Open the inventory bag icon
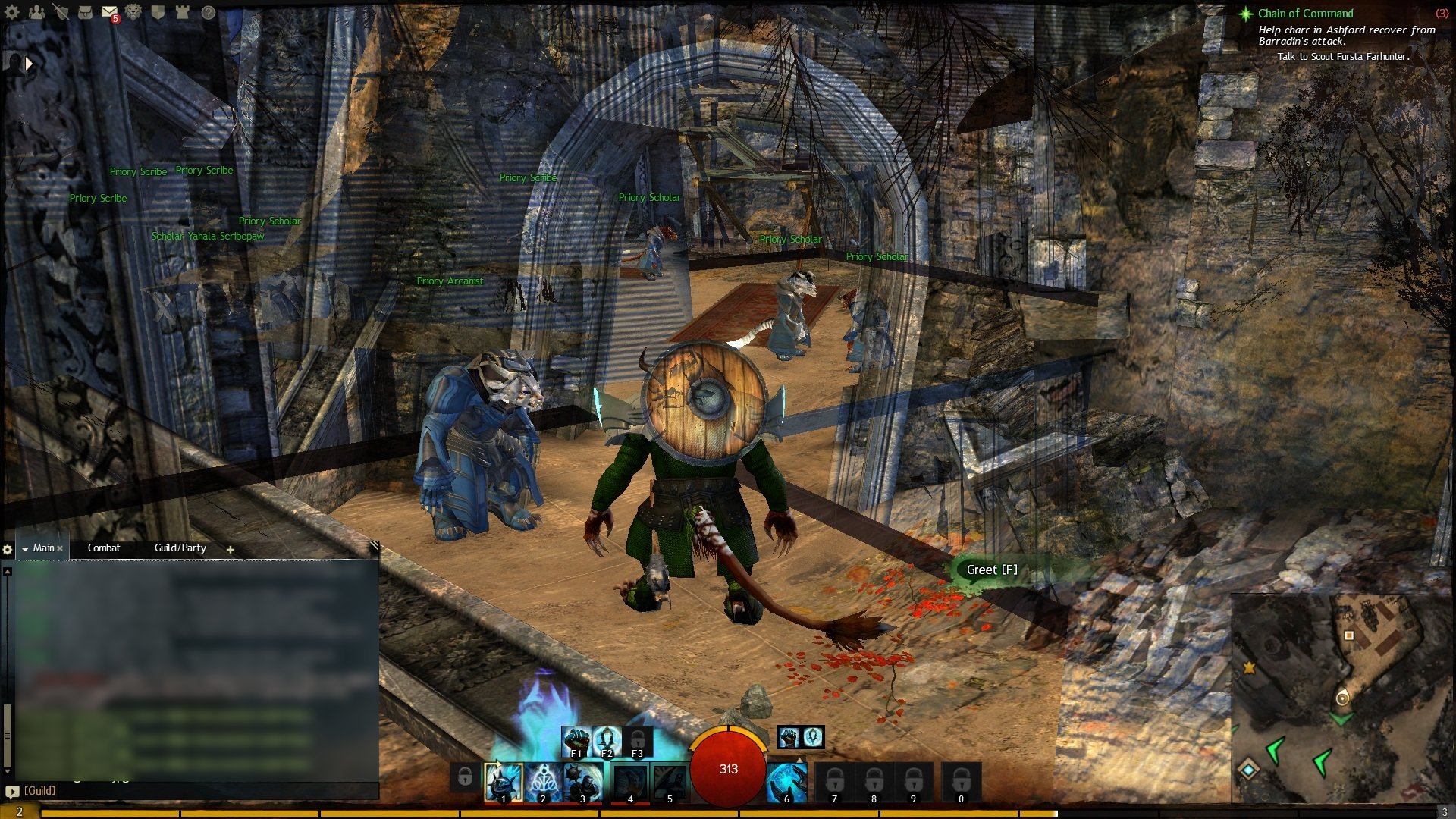Image resolution: width=1456 pixels, height=819 pixels. [85, 12]
